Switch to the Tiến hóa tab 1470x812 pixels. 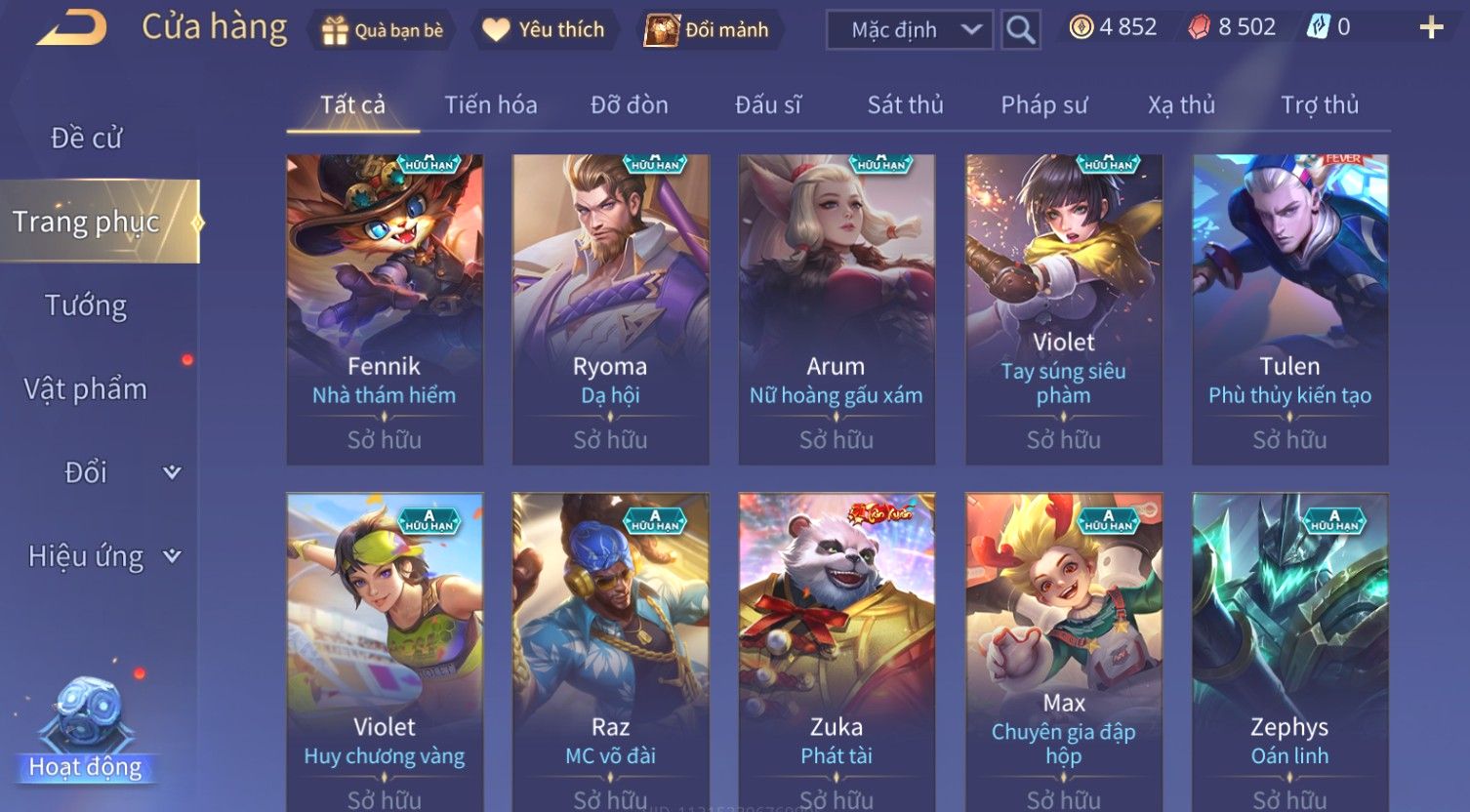pyautogui.click(x=491, y=105)
